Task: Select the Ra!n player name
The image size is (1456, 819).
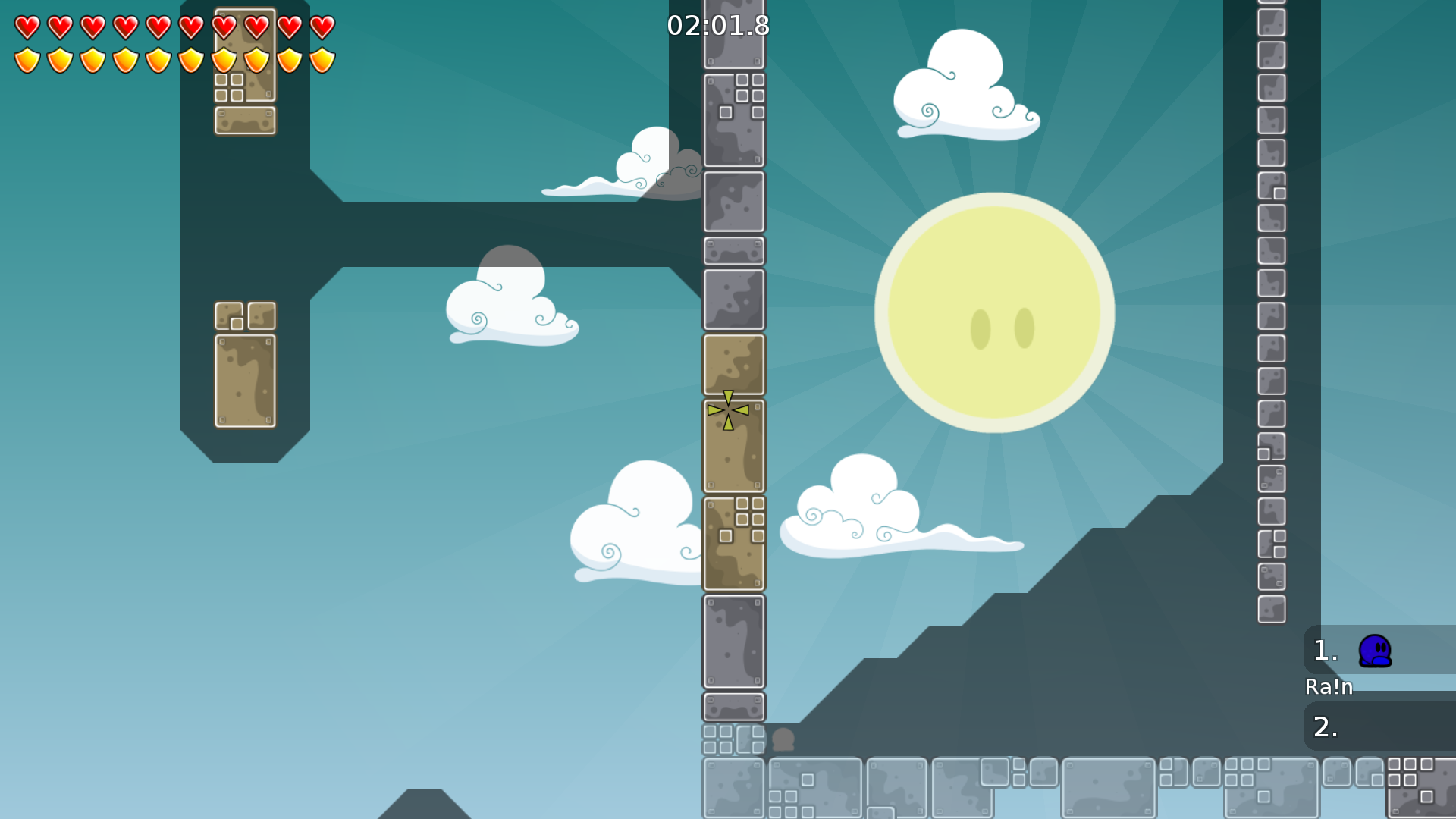Action: [1329, 687]
